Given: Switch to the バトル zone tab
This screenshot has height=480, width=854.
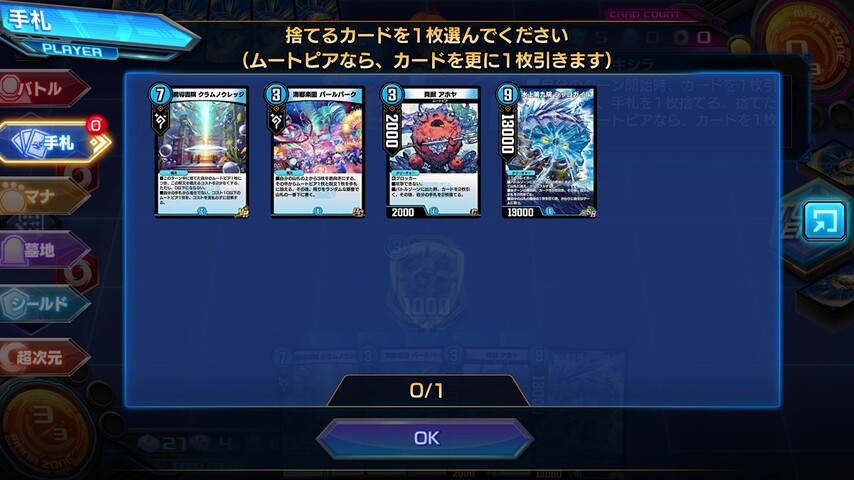Looking at the screenshot, I should click(44, 88).
